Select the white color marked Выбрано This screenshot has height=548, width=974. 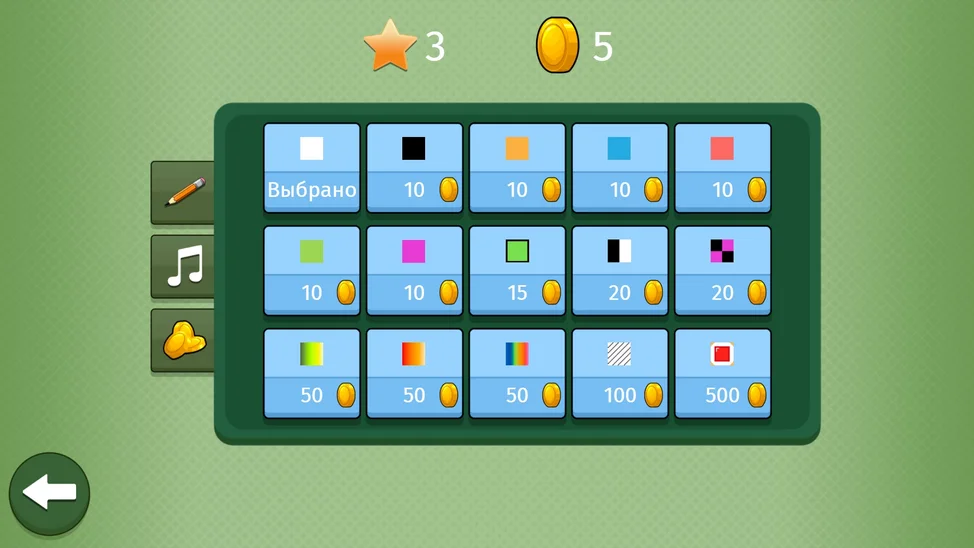coord(312,168)
